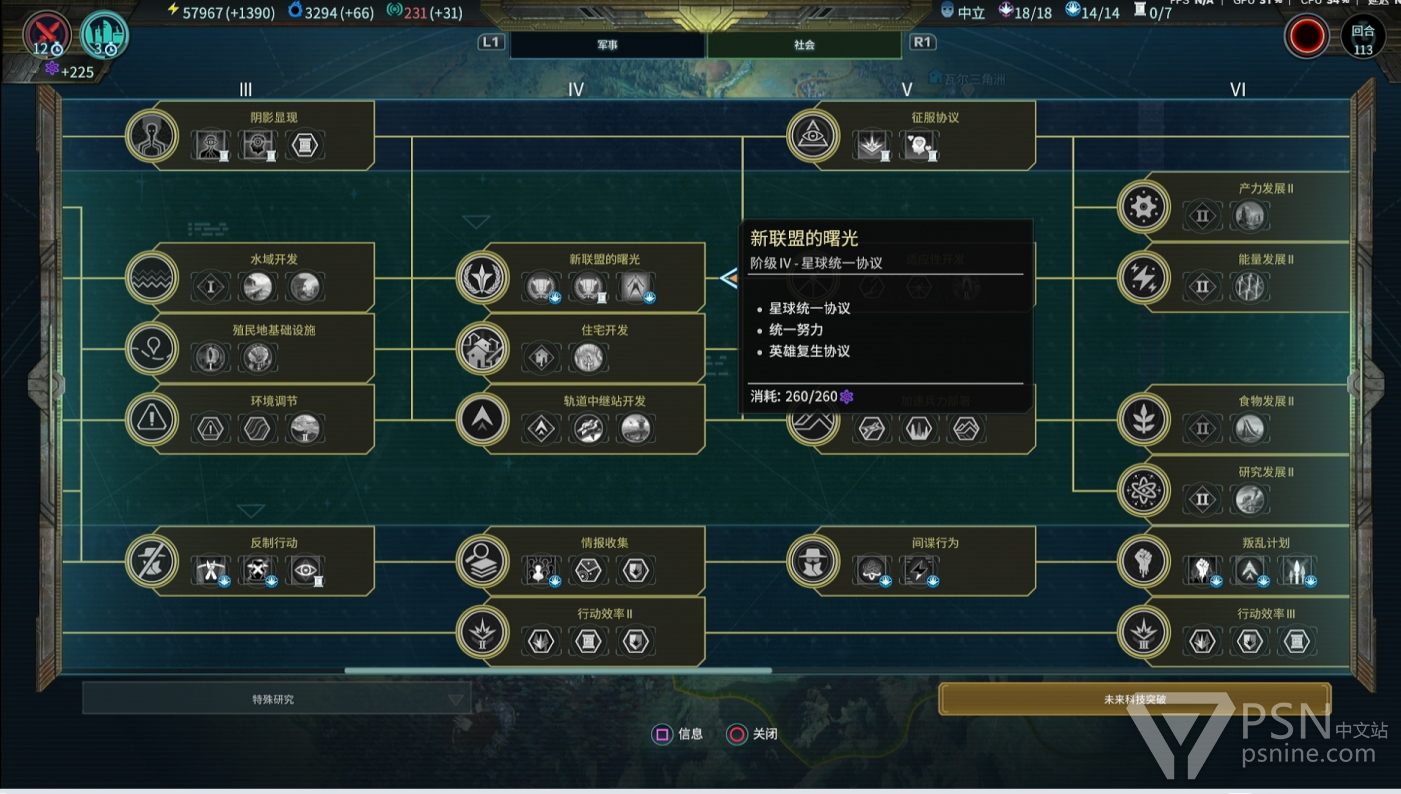Switch to the 军事 research tab
The image size is (1401, 794).
pyautogui.click(x=607, y=45)
